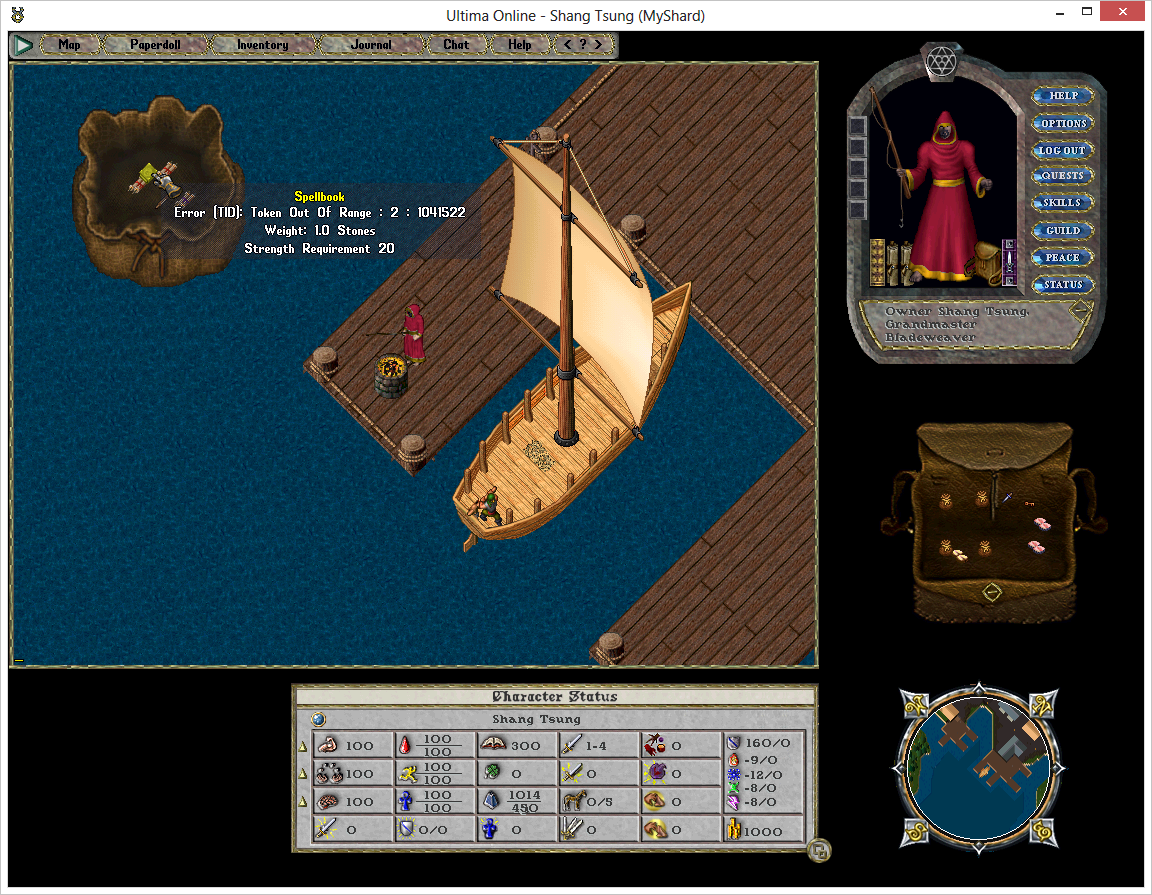The image size is (1152, 895).
Task: Collapse the menu bar with green arrow
Action: 22,45
